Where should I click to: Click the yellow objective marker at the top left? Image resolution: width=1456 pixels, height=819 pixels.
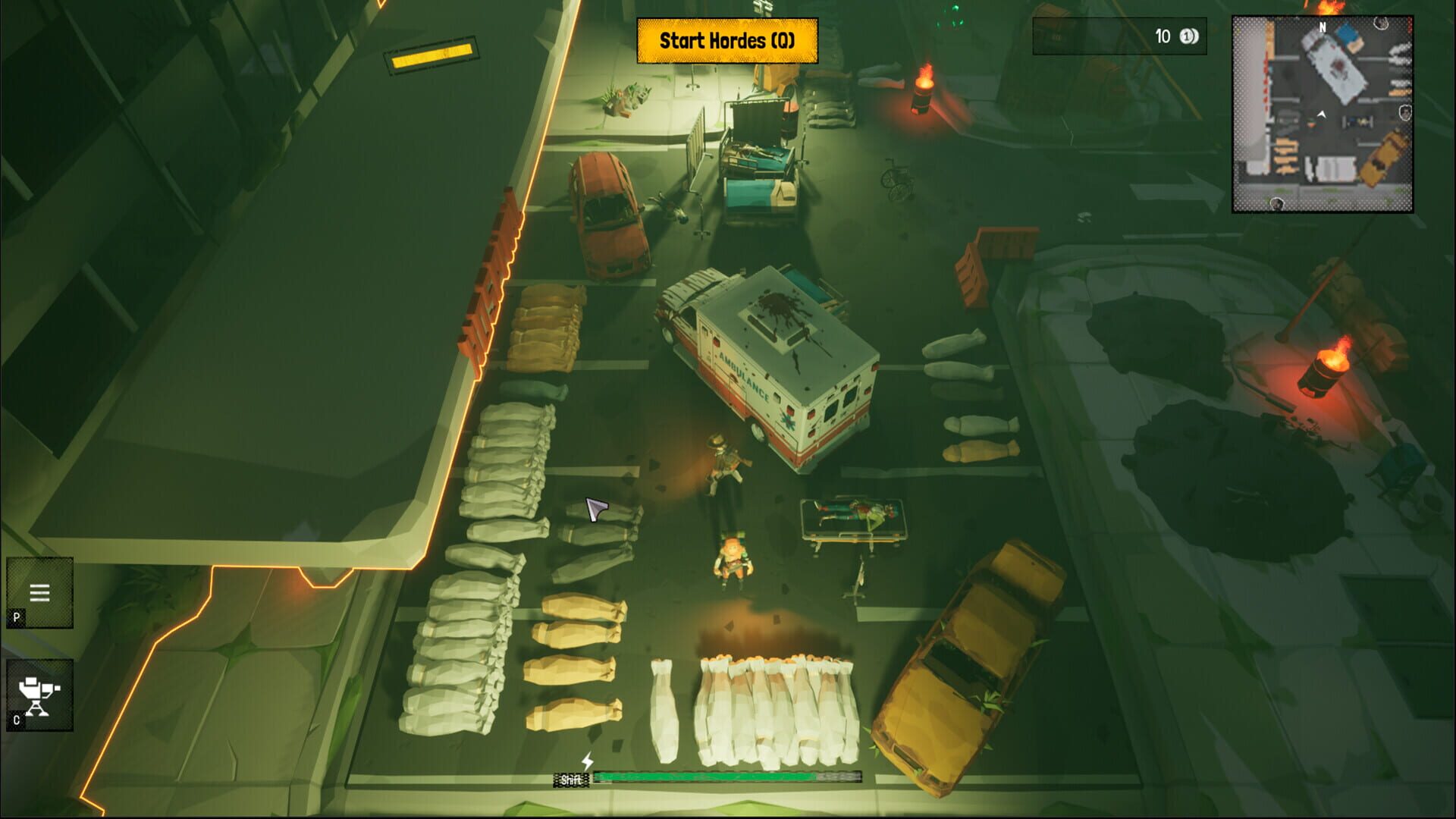pos(433,56)
